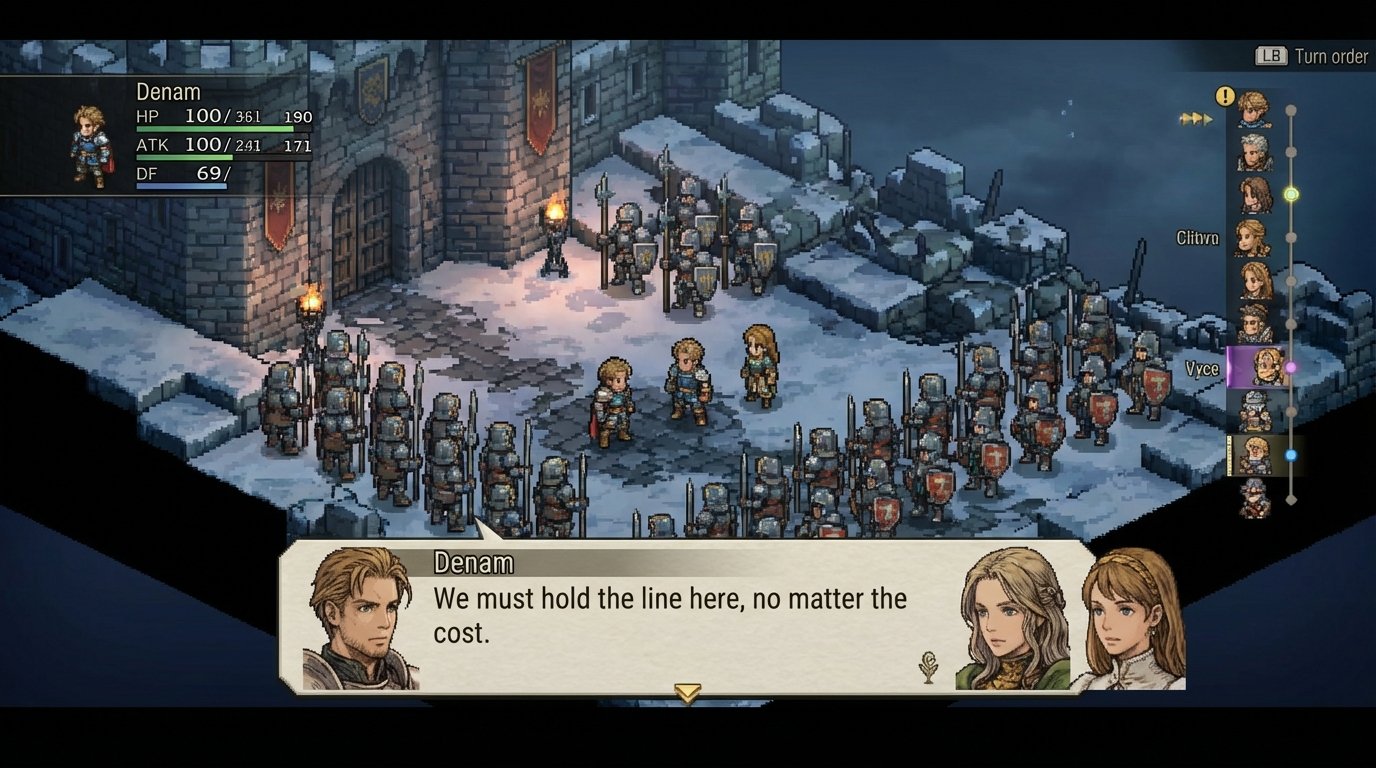Select the Clitvra portrait in turn order
This screenshot has width=1376, height=768.
(1253, 238)
